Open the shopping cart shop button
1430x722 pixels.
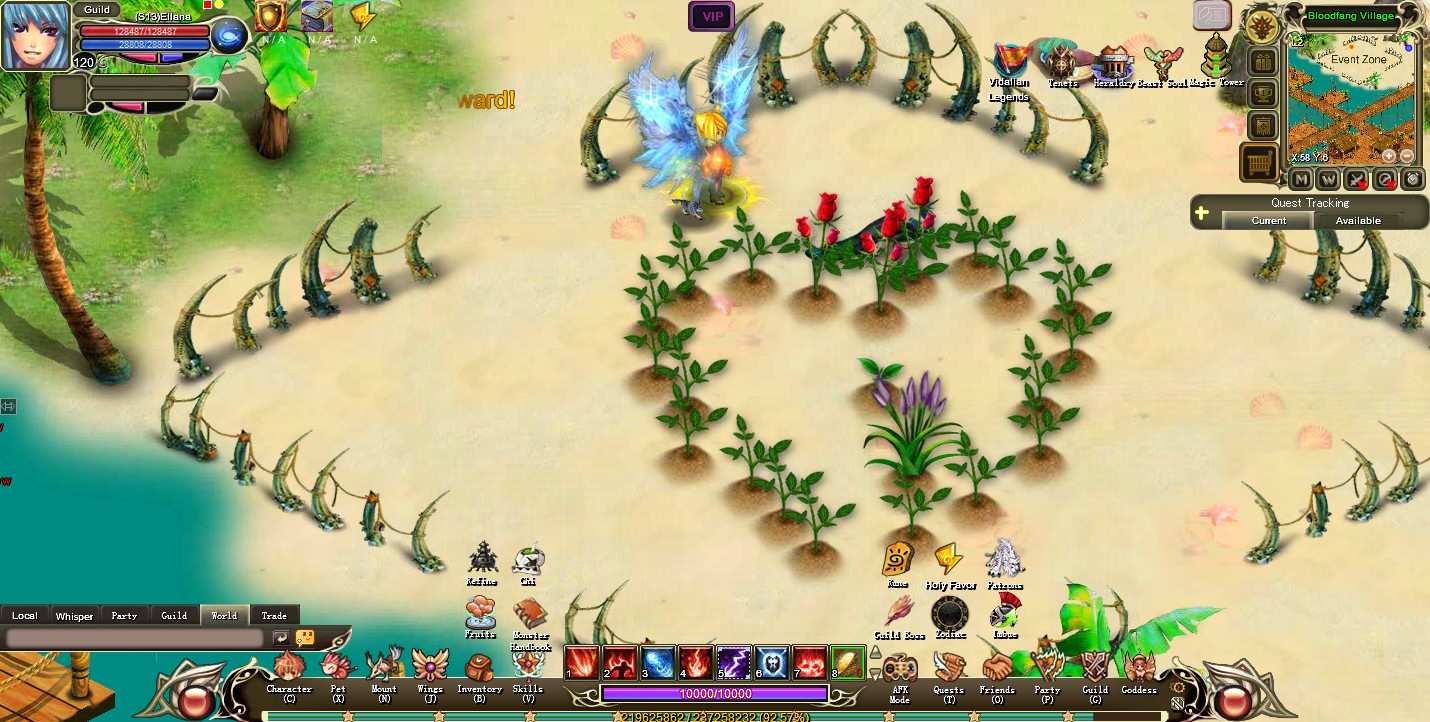point(1260,162)
